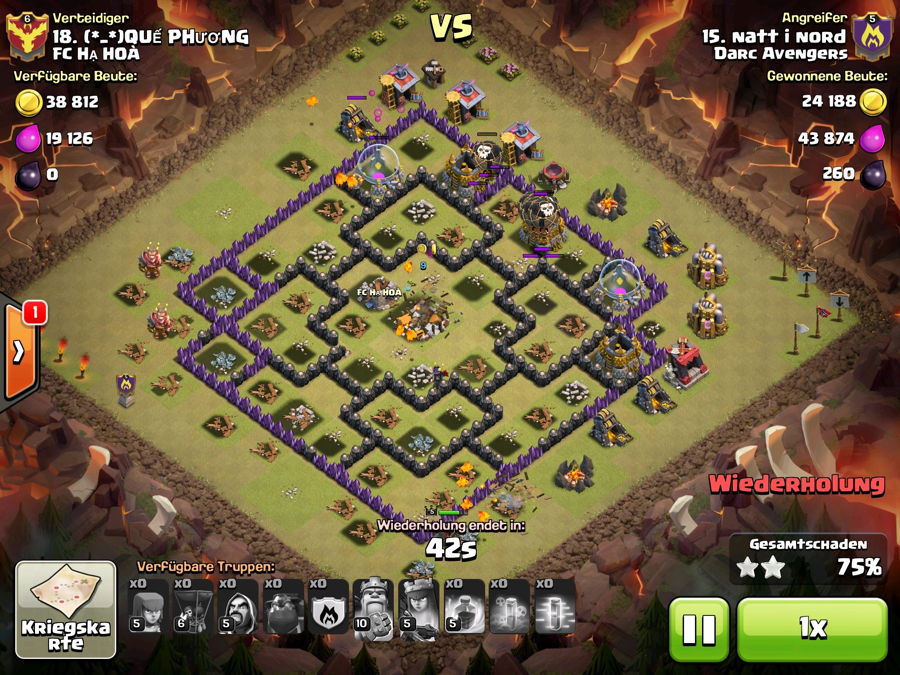Choose the Wizard troop slot
Screen dimensions: 900x675
(x=240, y=606)
